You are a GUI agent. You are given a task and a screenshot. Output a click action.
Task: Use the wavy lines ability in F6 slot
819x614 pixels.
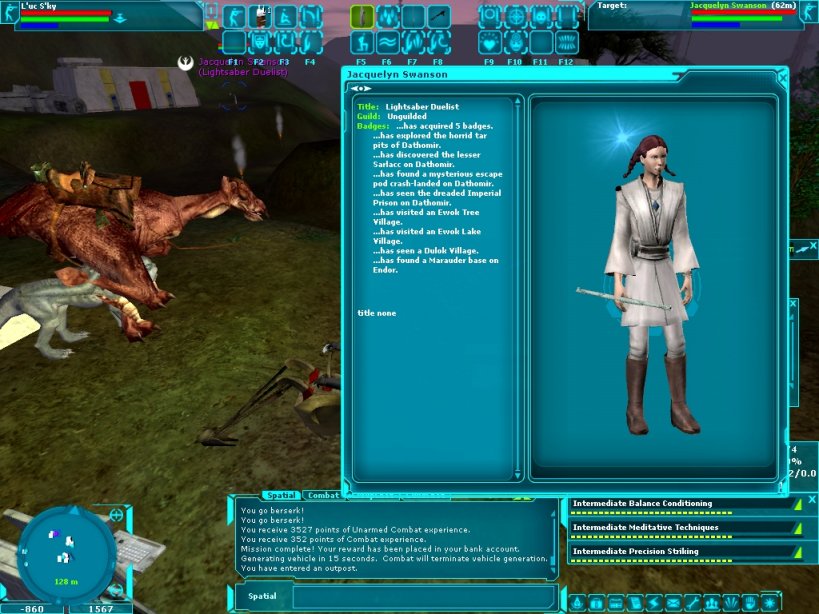[x=387, y=42]
